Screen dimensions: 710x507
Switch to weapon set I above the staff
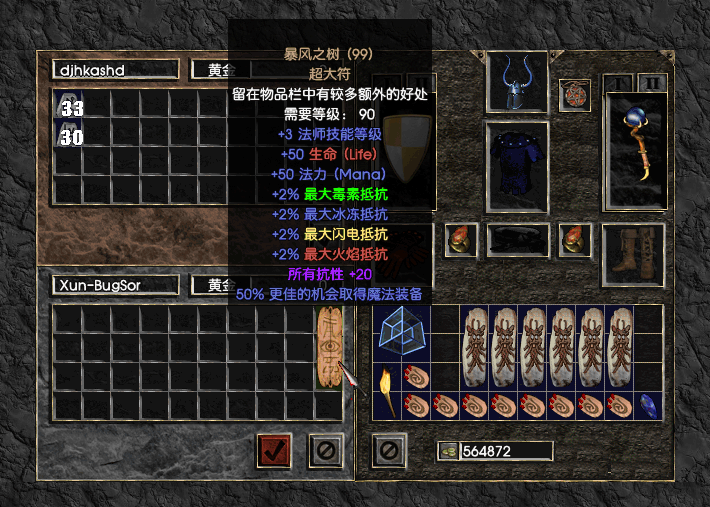(620, 82)
